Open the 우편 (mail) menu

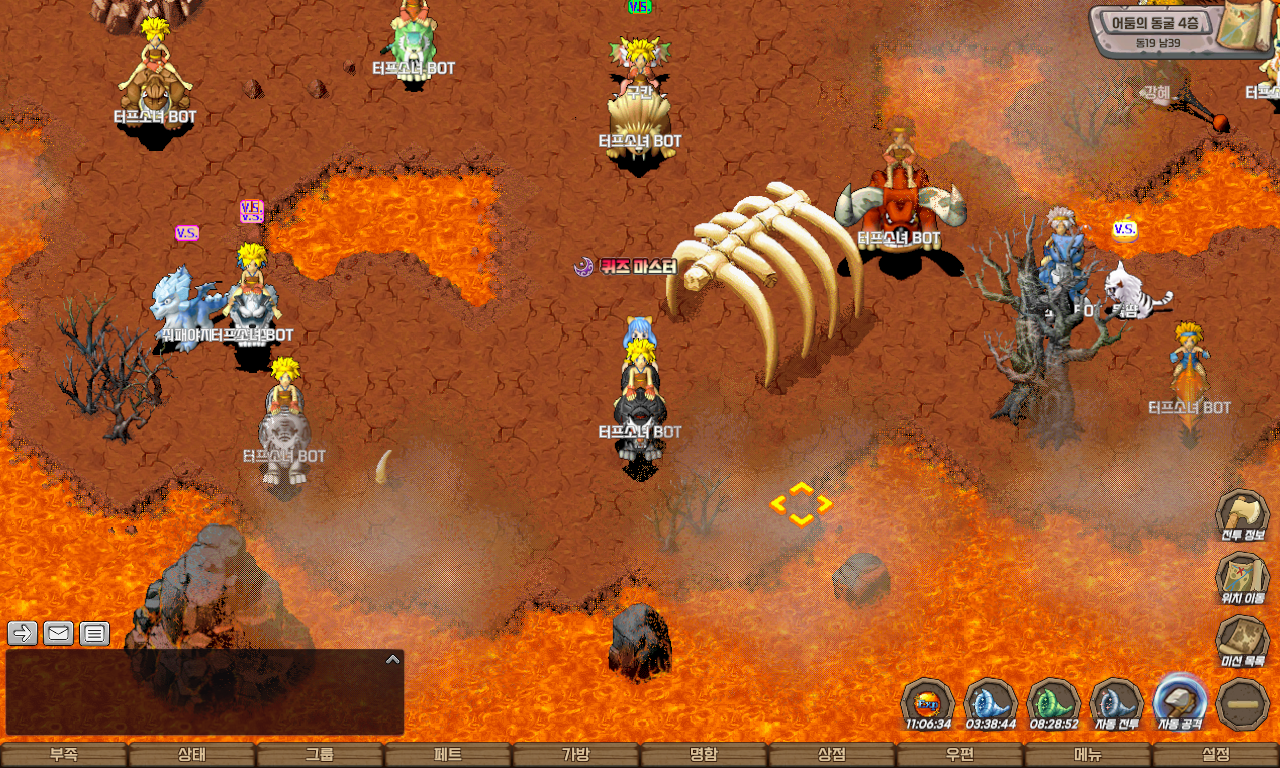960,755
